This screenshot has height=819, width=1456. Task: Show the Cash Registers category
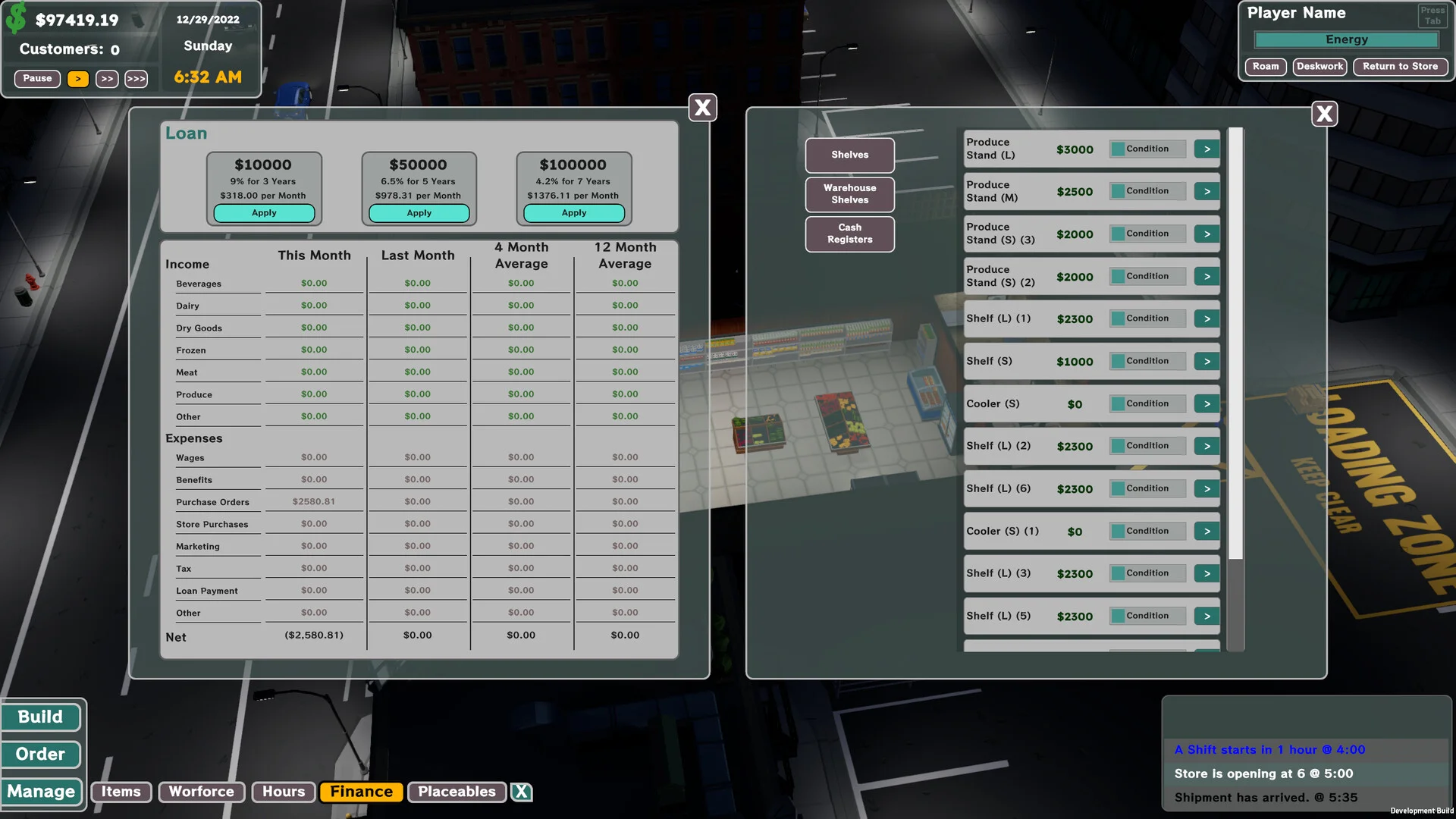[x=849, y=234]
